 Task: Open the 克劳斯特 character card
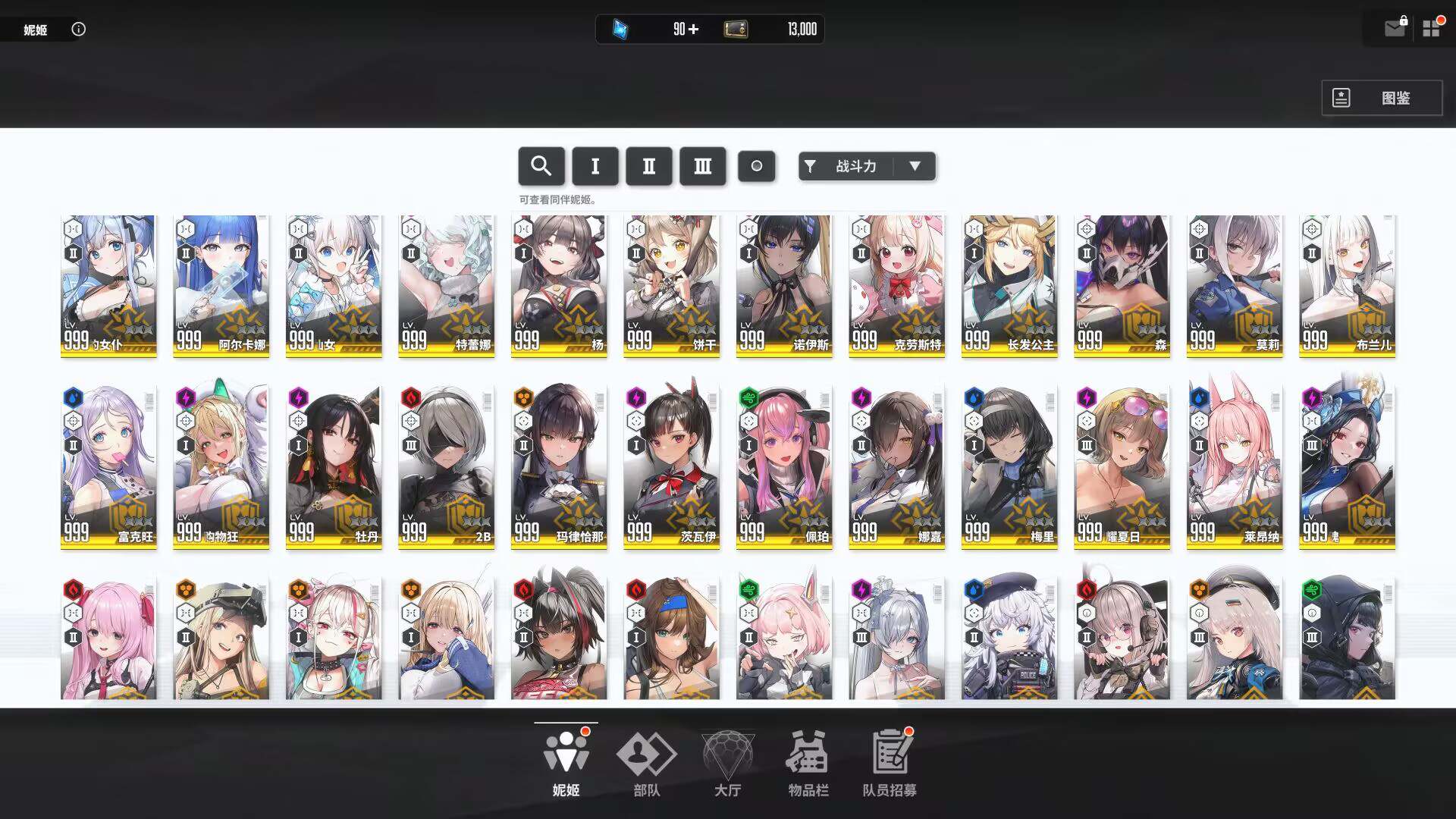[896, 286]
